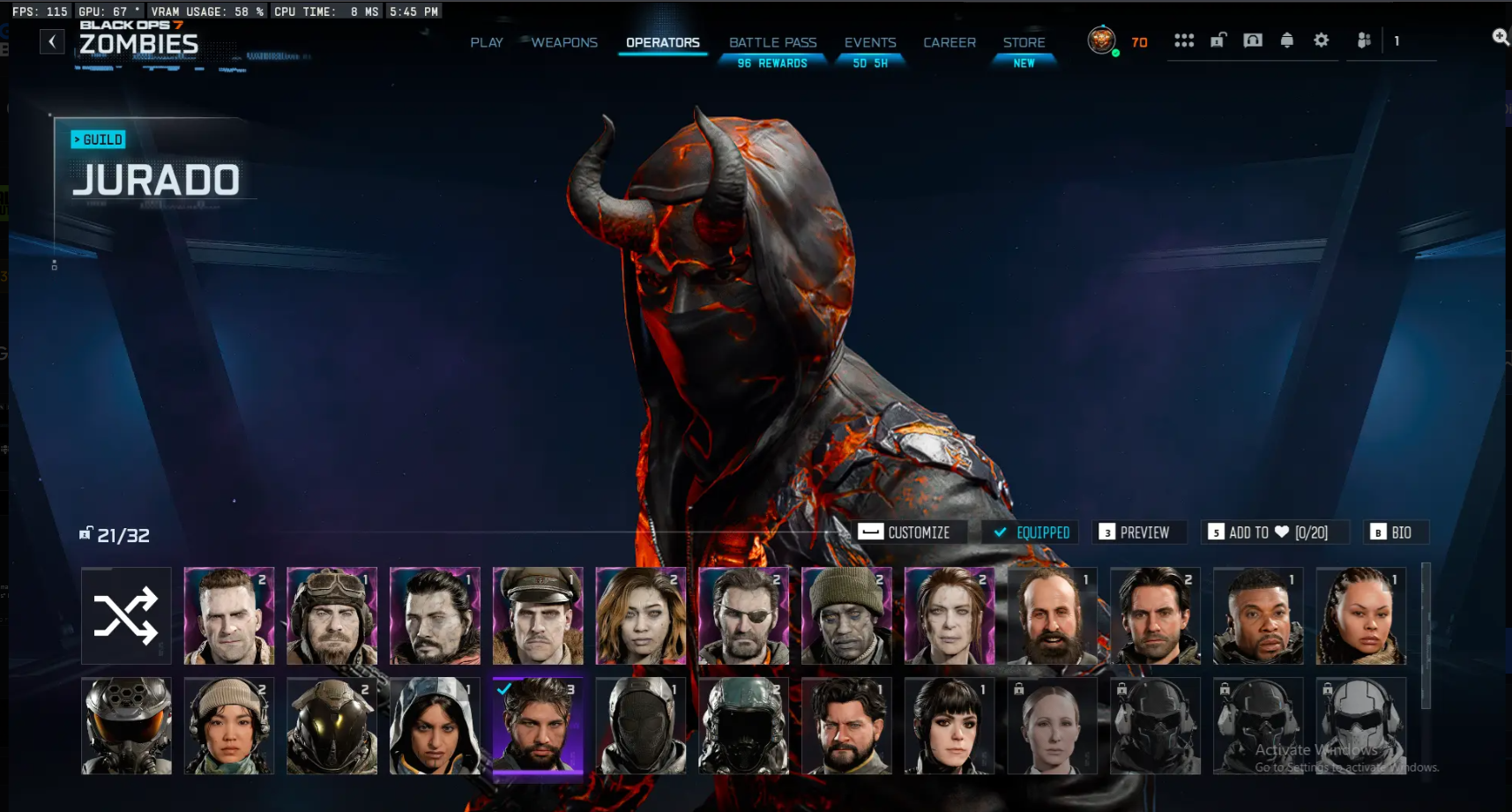Switch to the WEAPONS tab
Viewport: 1512px width, 812px height.
tap(563, 41)
